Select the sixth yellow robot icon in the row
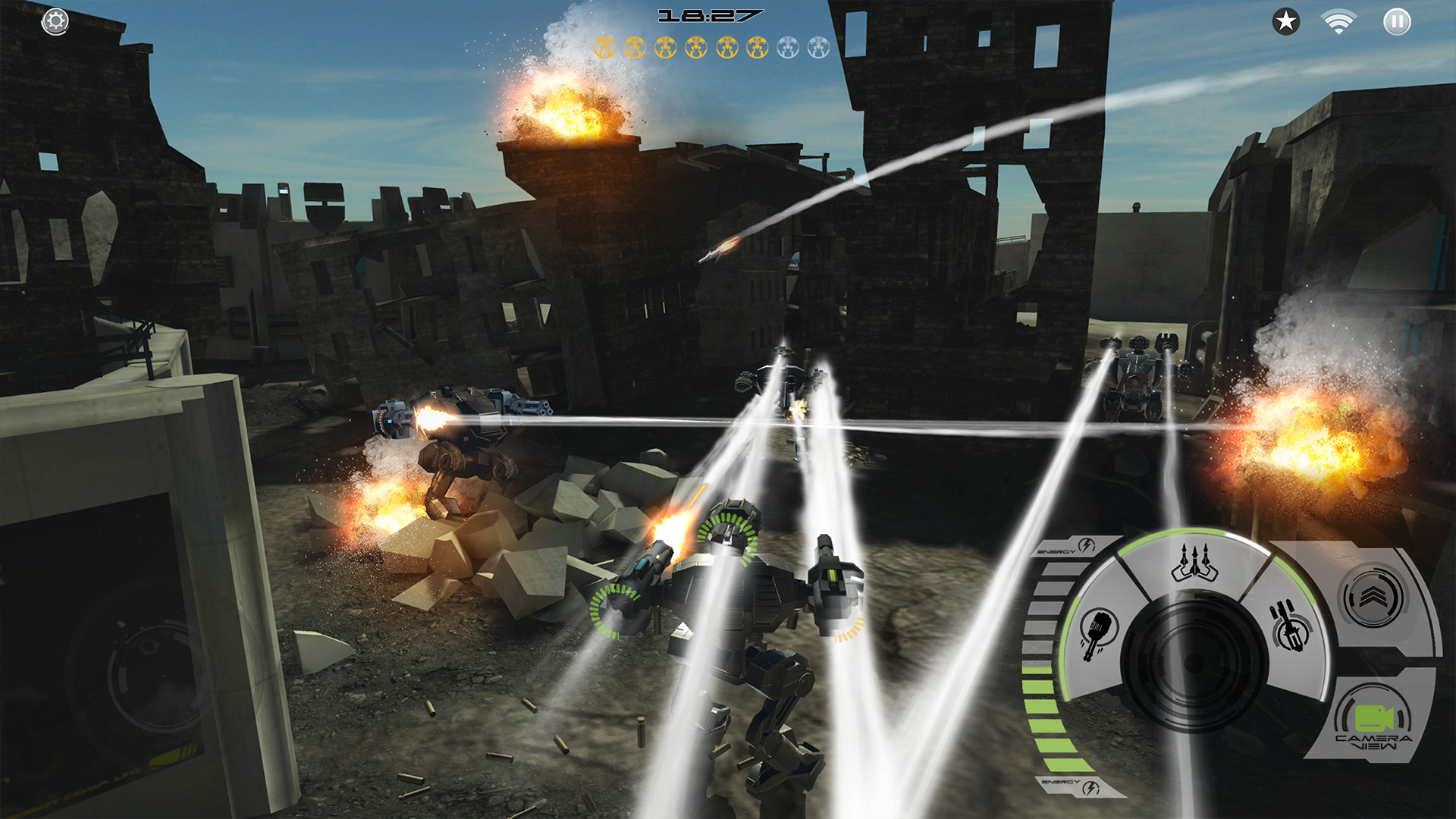The image size is (1456, 819). tap(757, 47)
